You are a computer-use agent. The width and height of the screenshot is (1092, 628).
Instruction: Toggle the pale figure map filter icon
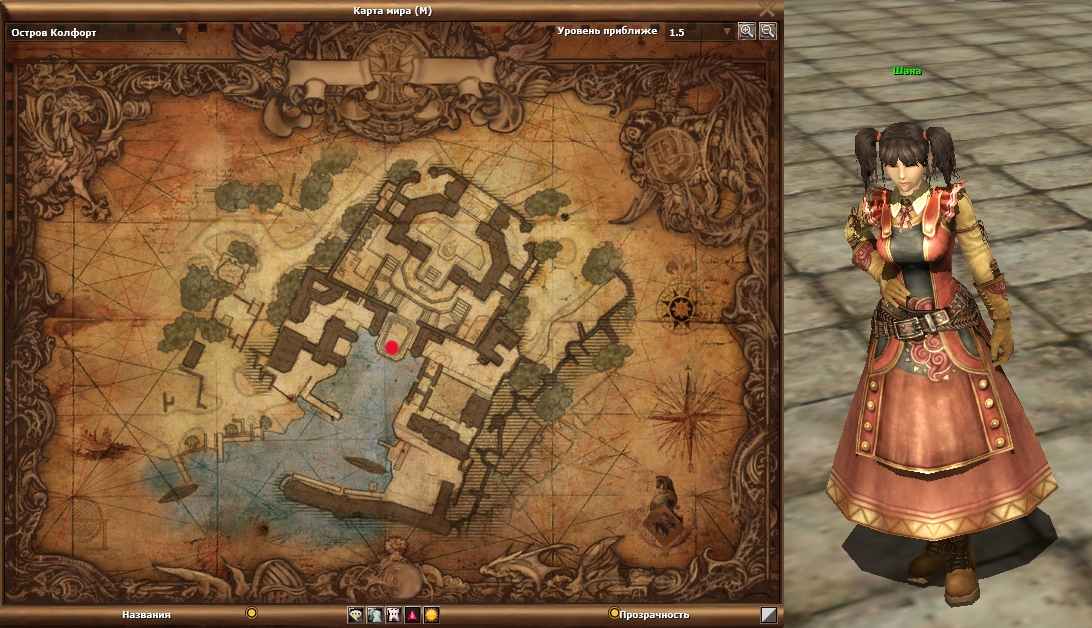coord(374,615)
